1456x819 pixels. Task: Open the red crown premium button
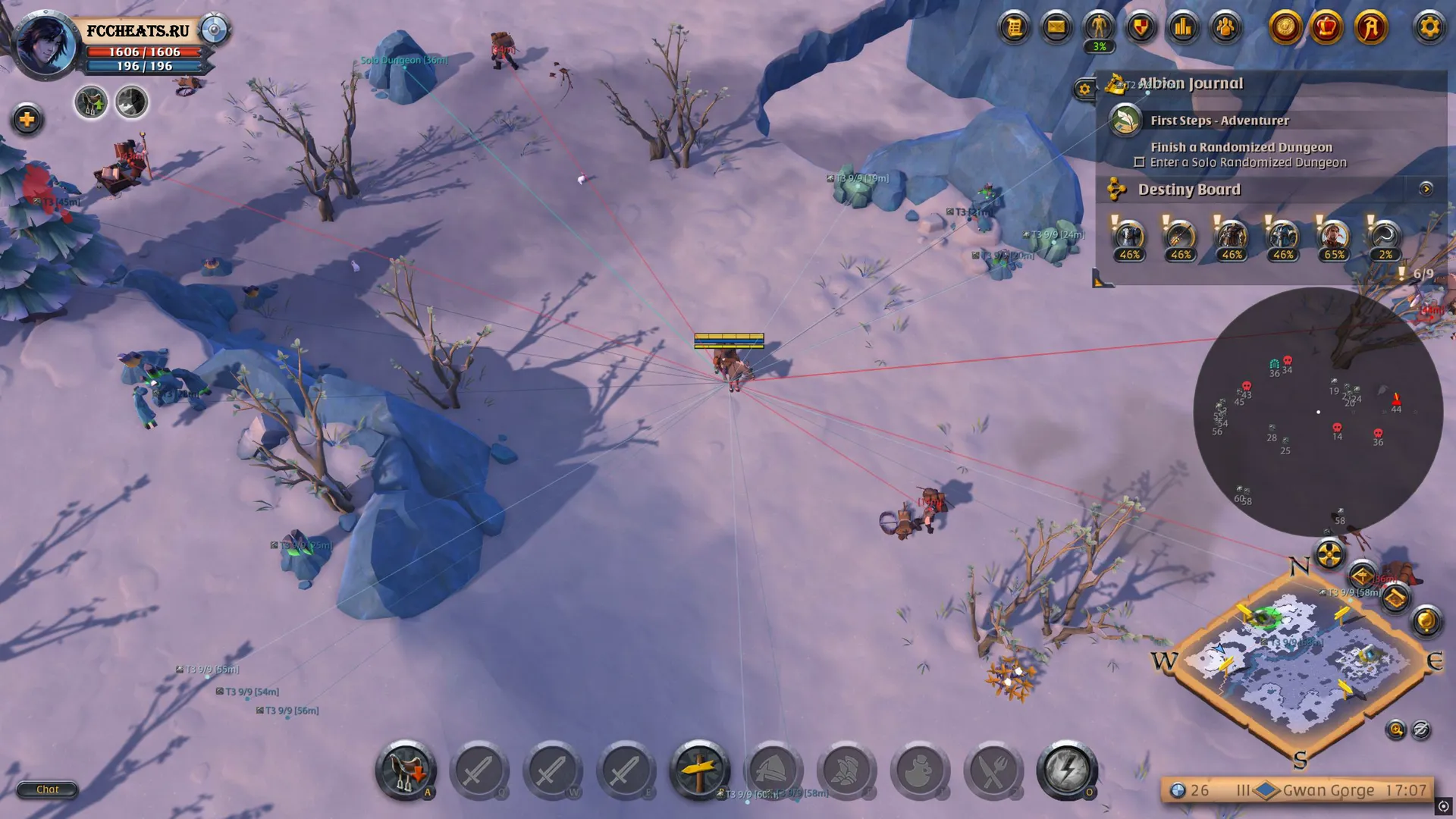[1327, 28]
